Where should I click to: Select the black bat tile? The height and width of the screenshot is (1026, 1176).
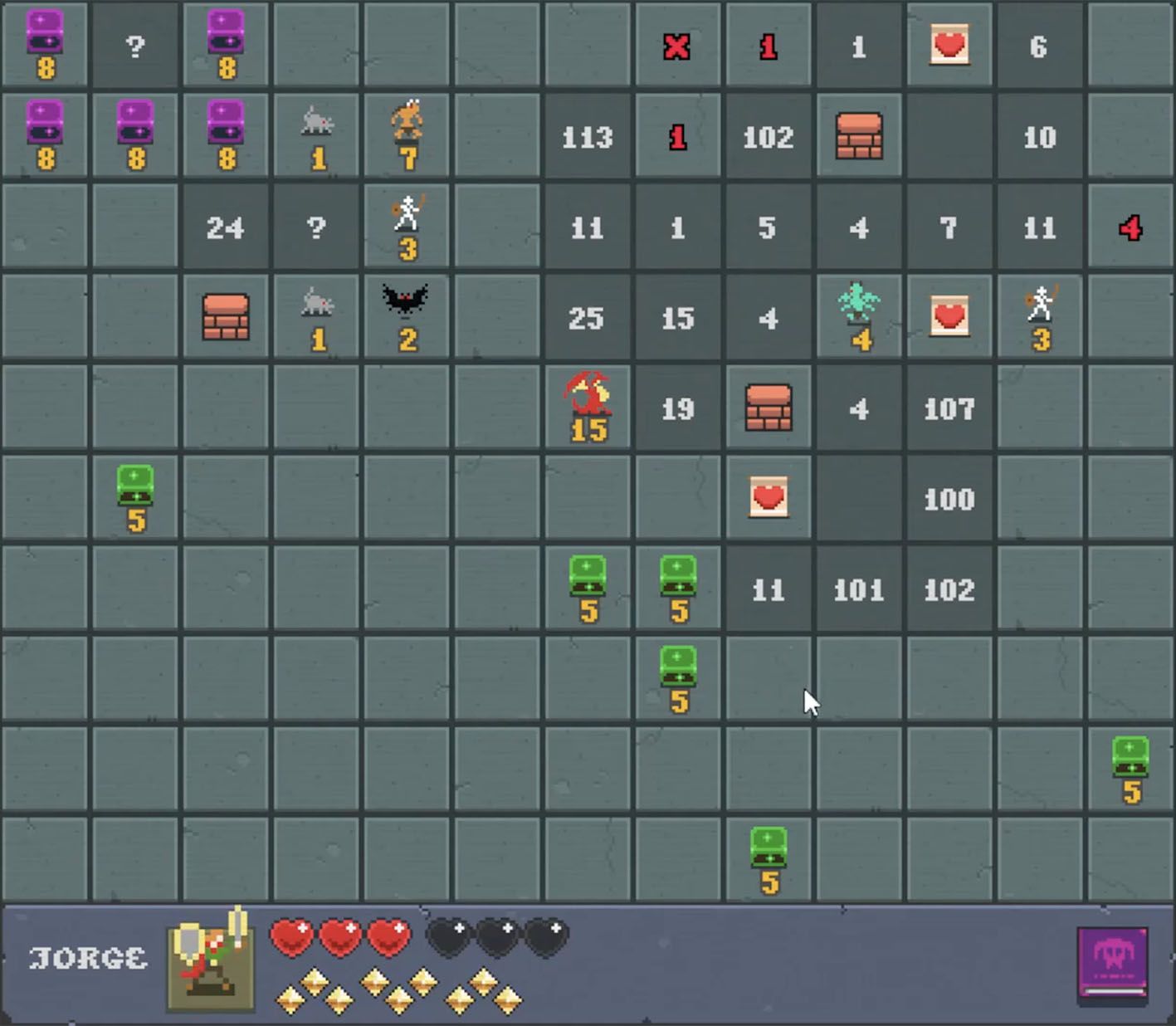pos(406,317)
